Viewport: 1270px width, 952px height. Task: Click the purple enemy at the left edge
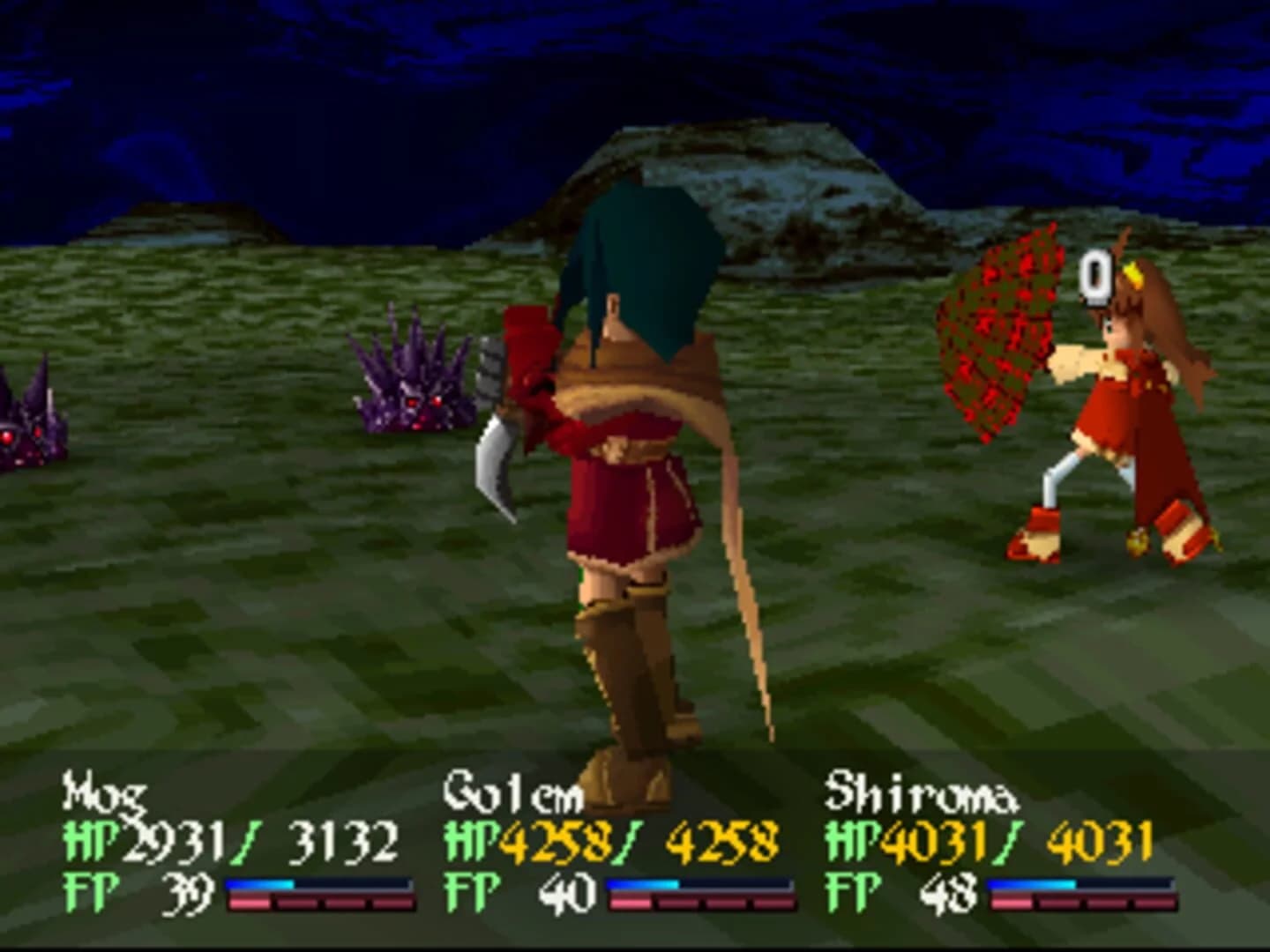tap(26, 423)
